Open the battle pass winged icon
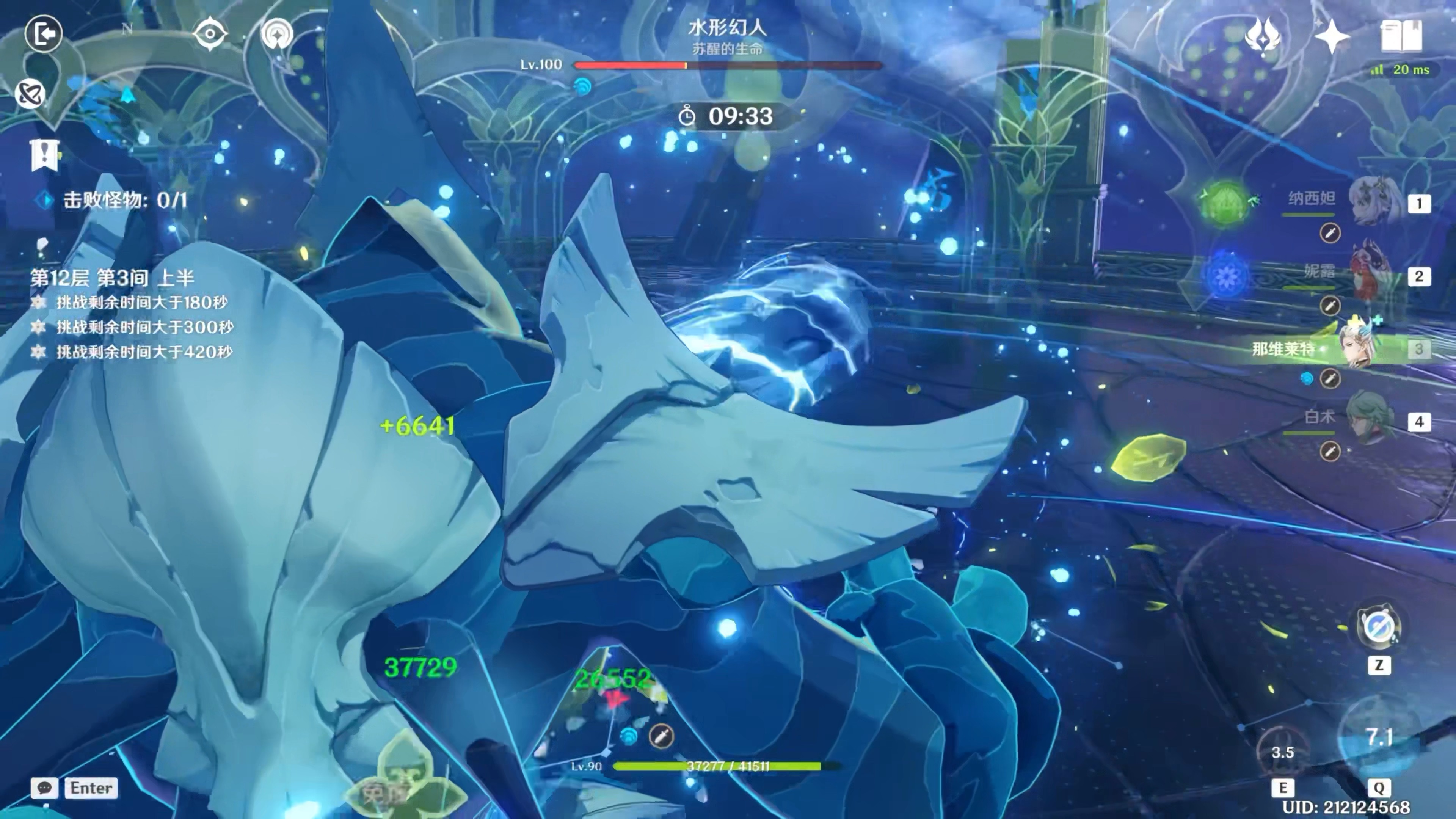The width and height of the screenshot is (1456, 819). tap(1263, 36)
